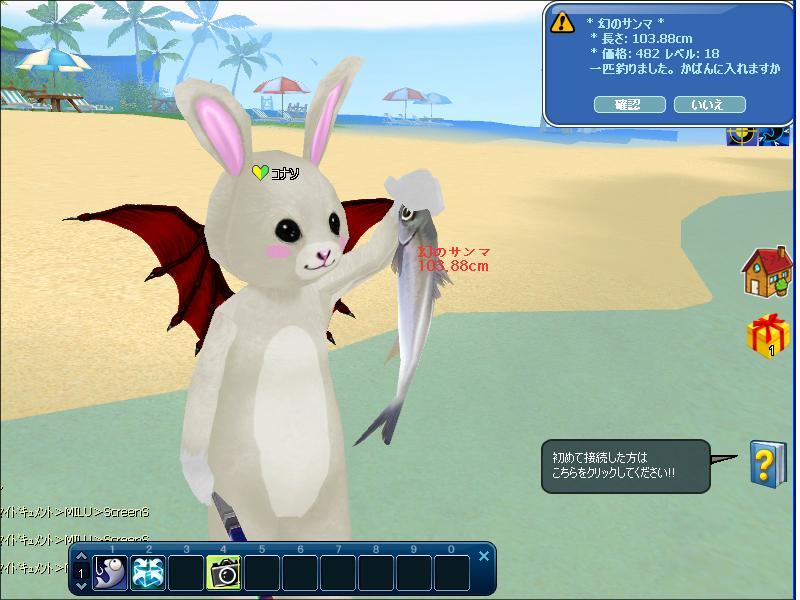Select the fish hook hotbar slot
Image resolution: width=800 pixels, height=600 pixels.
click(110, 573)
